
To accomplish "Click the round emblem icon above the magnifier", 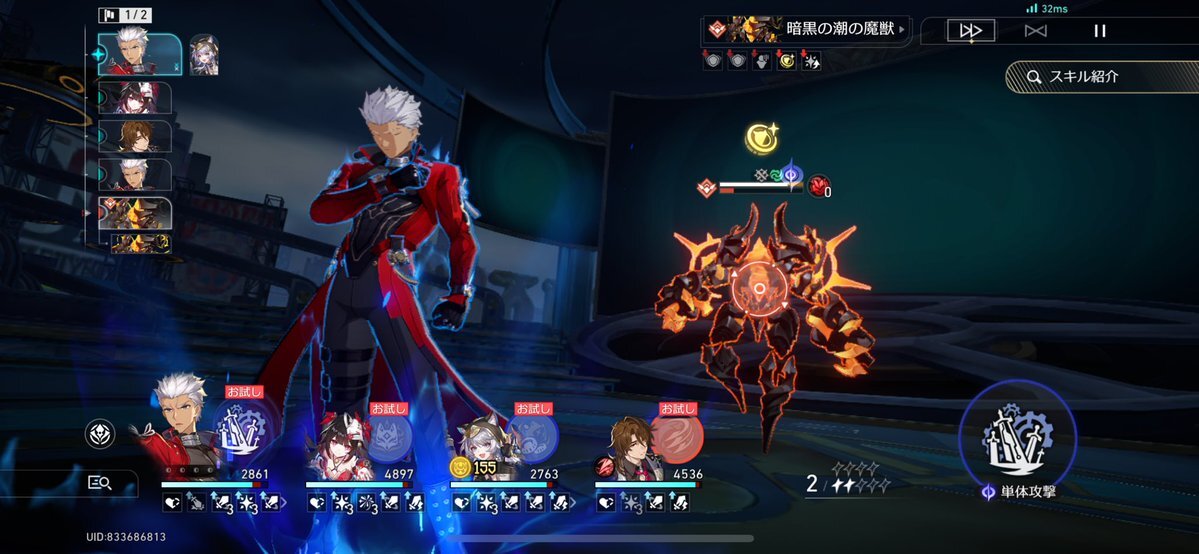I will pos(100,433).
